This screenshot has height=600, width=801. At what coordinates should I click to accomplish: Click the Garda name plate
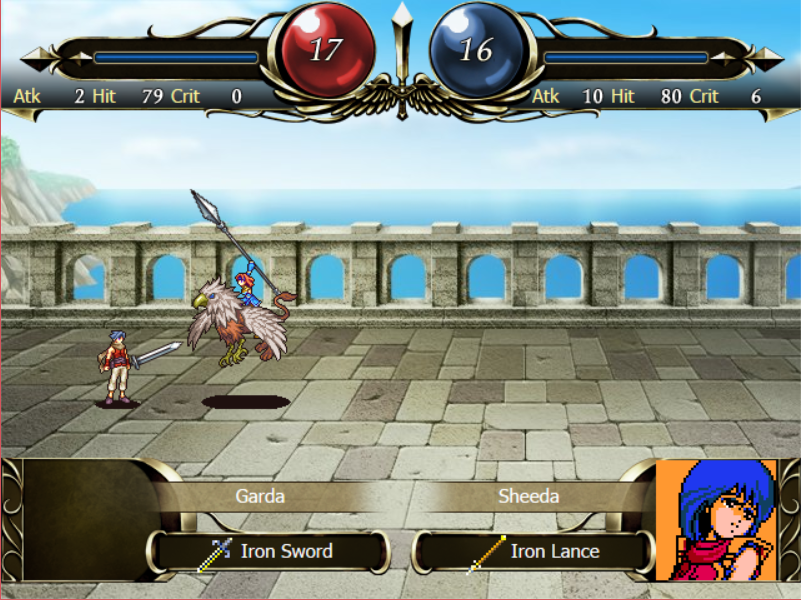(x=260, y=496)
